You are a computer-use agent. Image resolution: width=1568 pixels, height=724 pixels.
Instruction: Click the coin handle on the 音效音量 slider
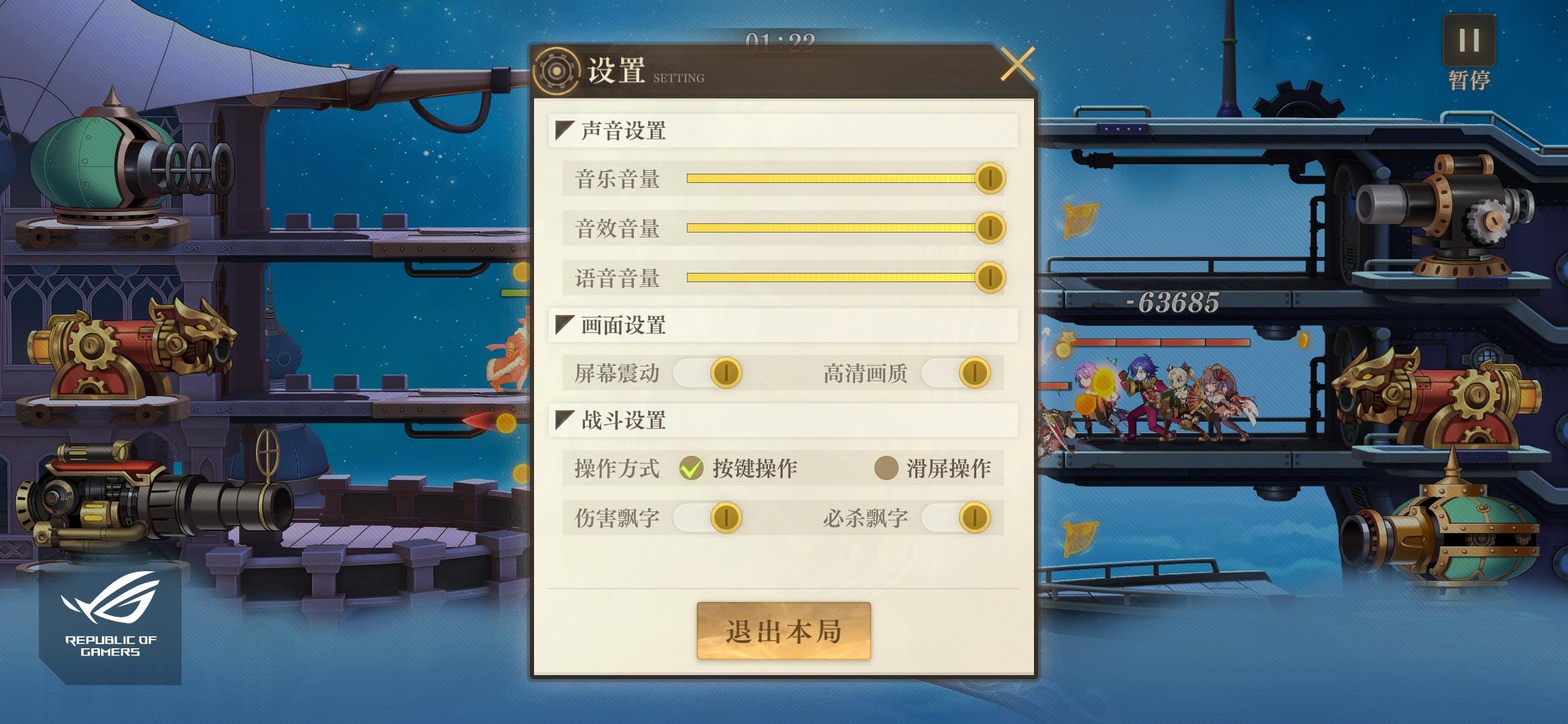(990, 229)
